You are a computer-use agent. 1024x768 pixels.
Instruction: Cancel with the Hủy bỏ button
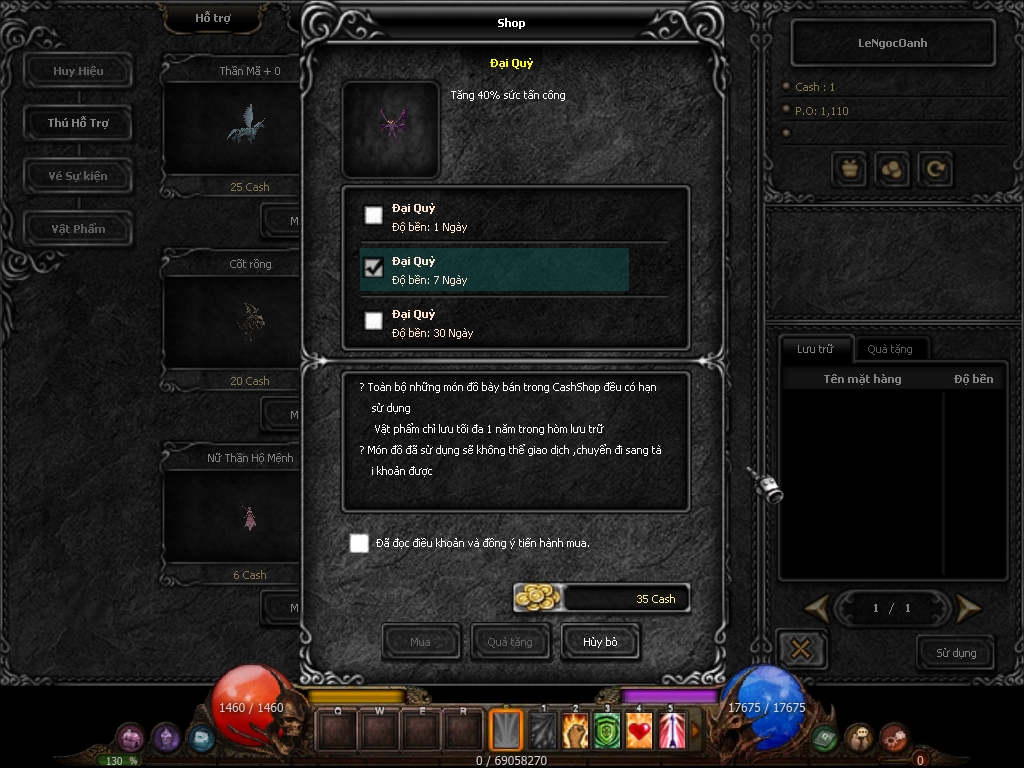point(600,642)
